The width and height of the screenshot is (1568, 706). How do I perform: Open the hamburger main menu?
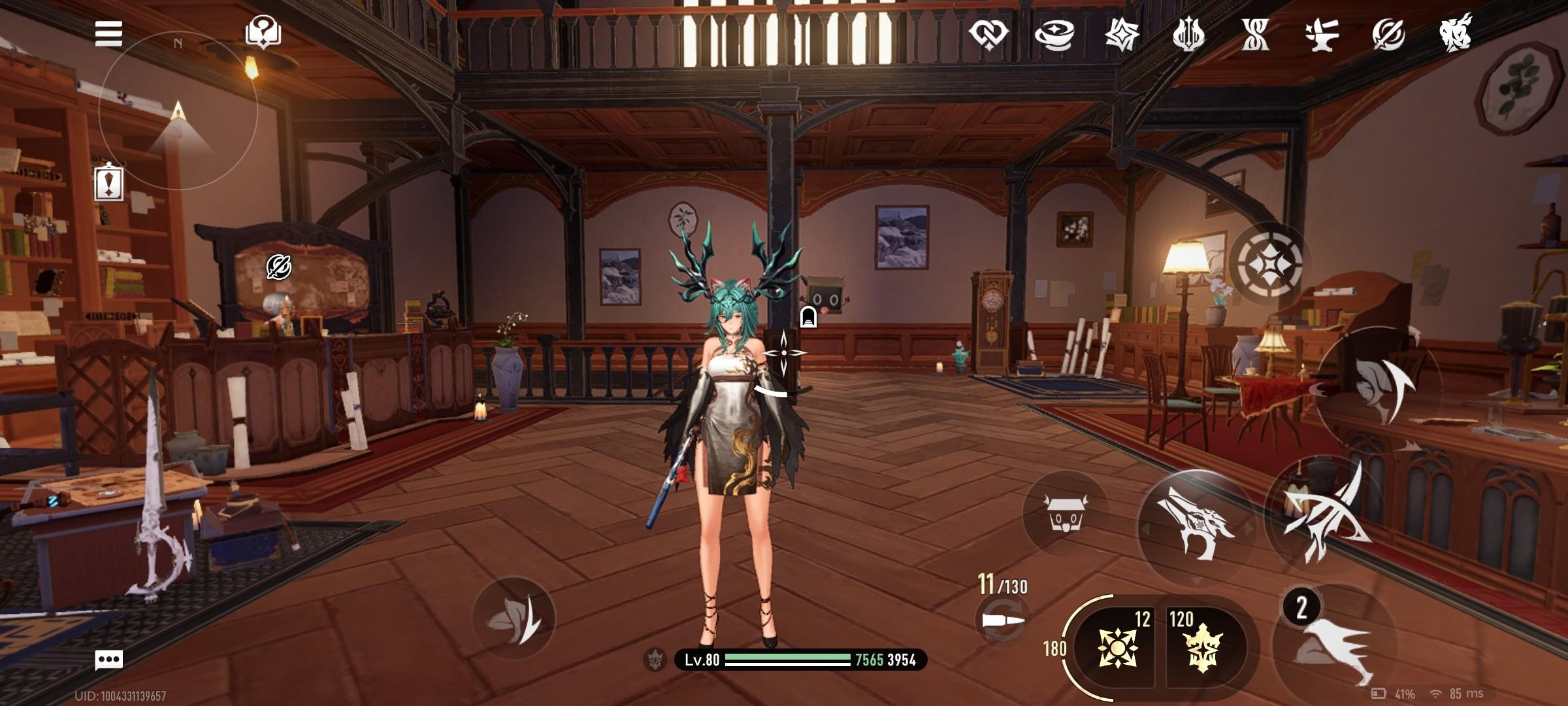[x=108, y=33]
